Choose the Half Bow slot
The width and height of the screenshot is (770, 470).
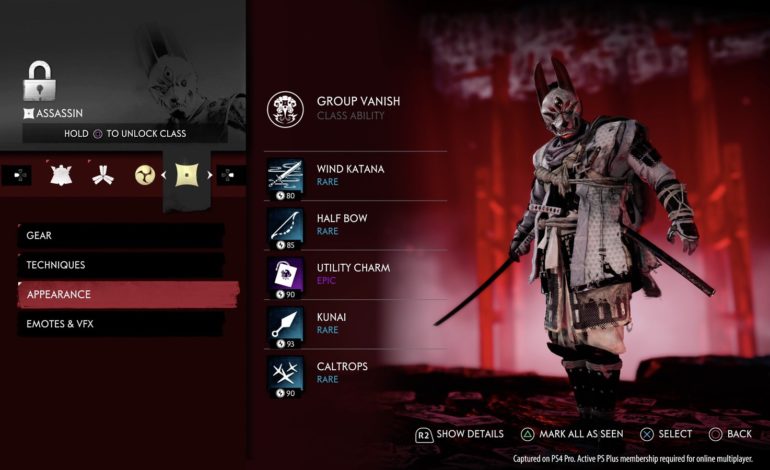(x=355, y=226)
